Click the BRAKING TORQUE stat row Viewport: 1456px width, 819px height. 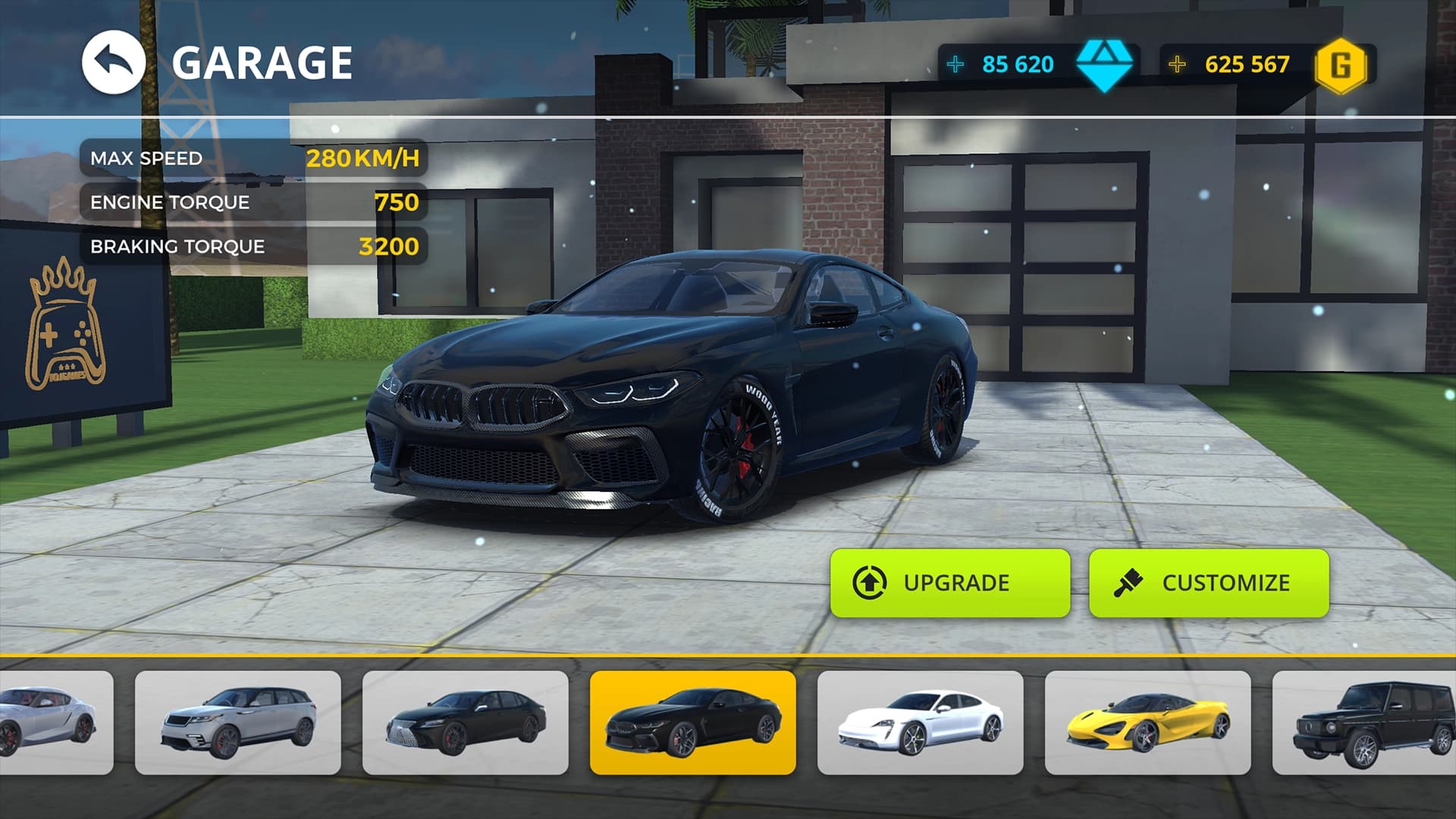258,246
